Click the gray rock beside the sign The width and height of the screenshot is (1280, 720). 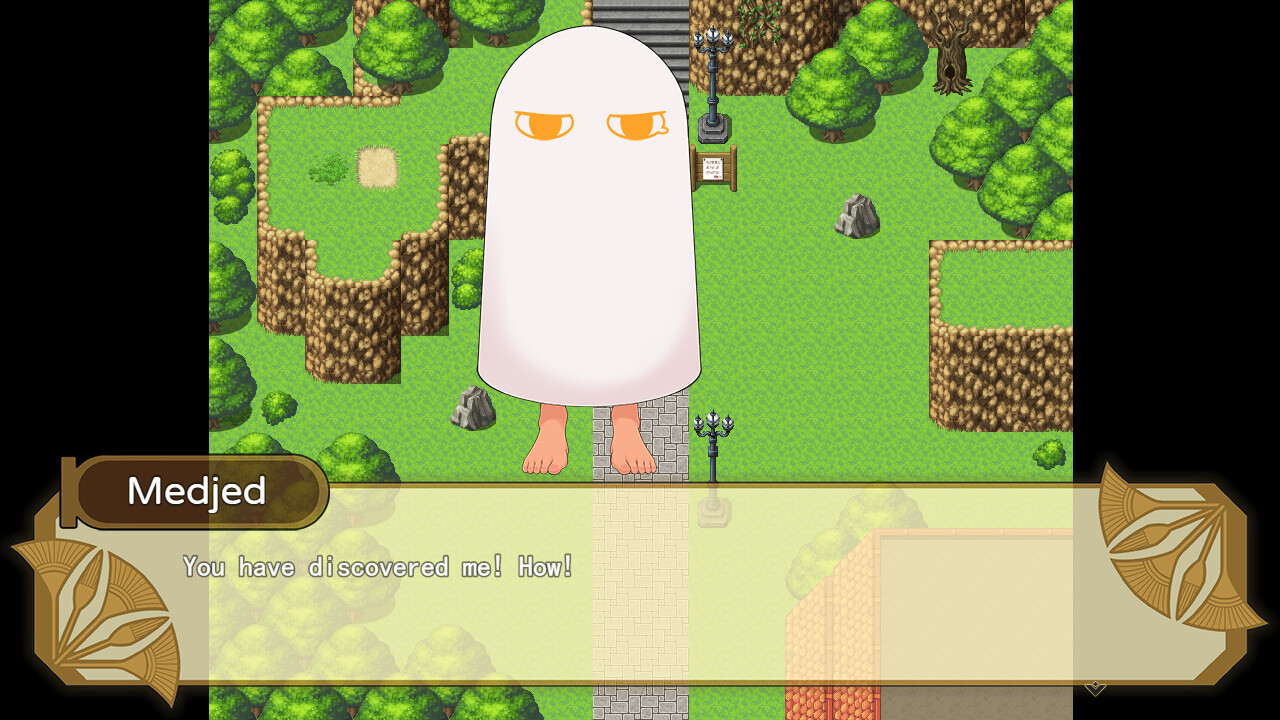point(855,215)
